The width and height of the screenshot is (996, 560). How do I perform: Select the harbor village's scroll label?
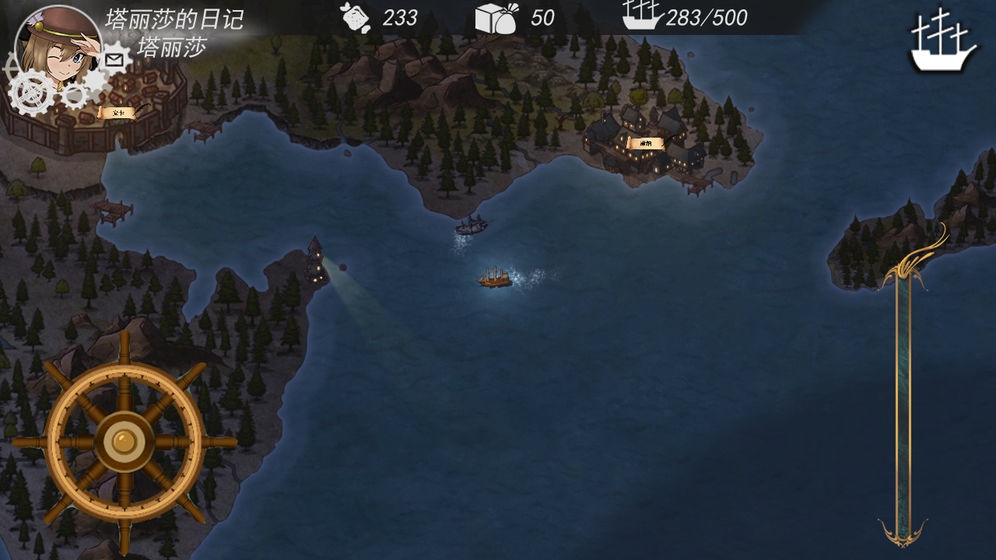[x=646, y=144]
